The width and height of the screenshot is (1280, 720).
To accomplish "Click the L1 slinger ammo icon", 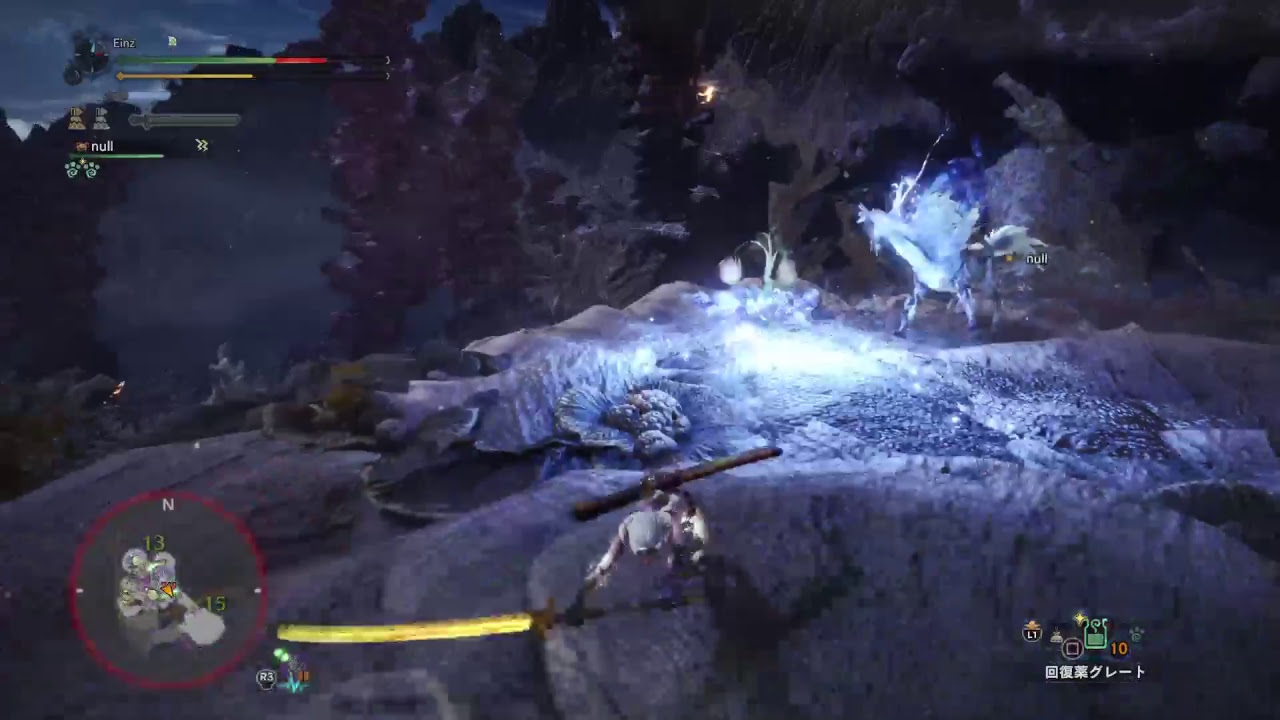I will [1031, 634].
